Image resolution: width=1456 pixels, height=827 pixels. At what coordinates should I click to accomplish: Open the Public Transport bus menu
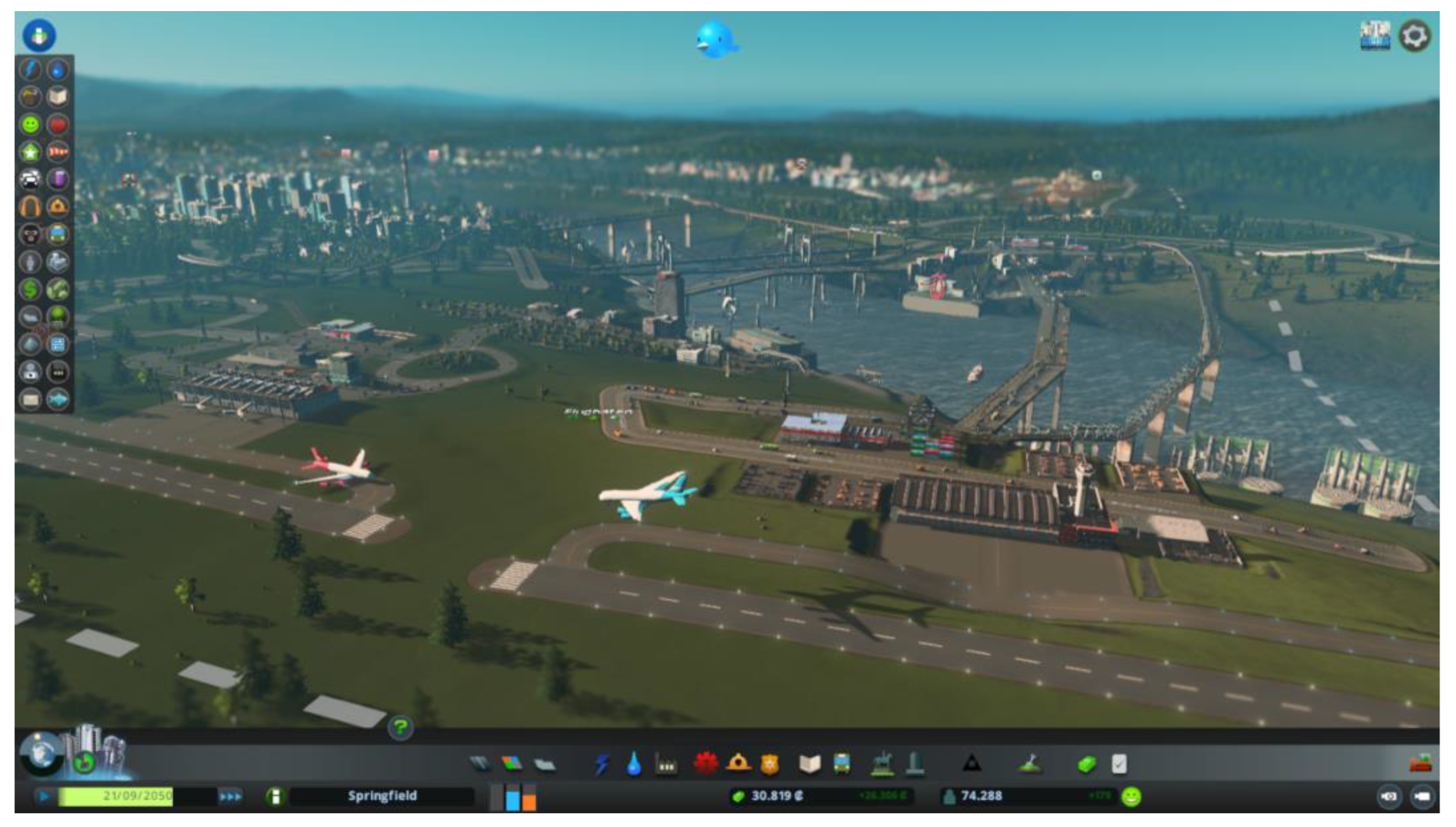click(x=842, y=764)
